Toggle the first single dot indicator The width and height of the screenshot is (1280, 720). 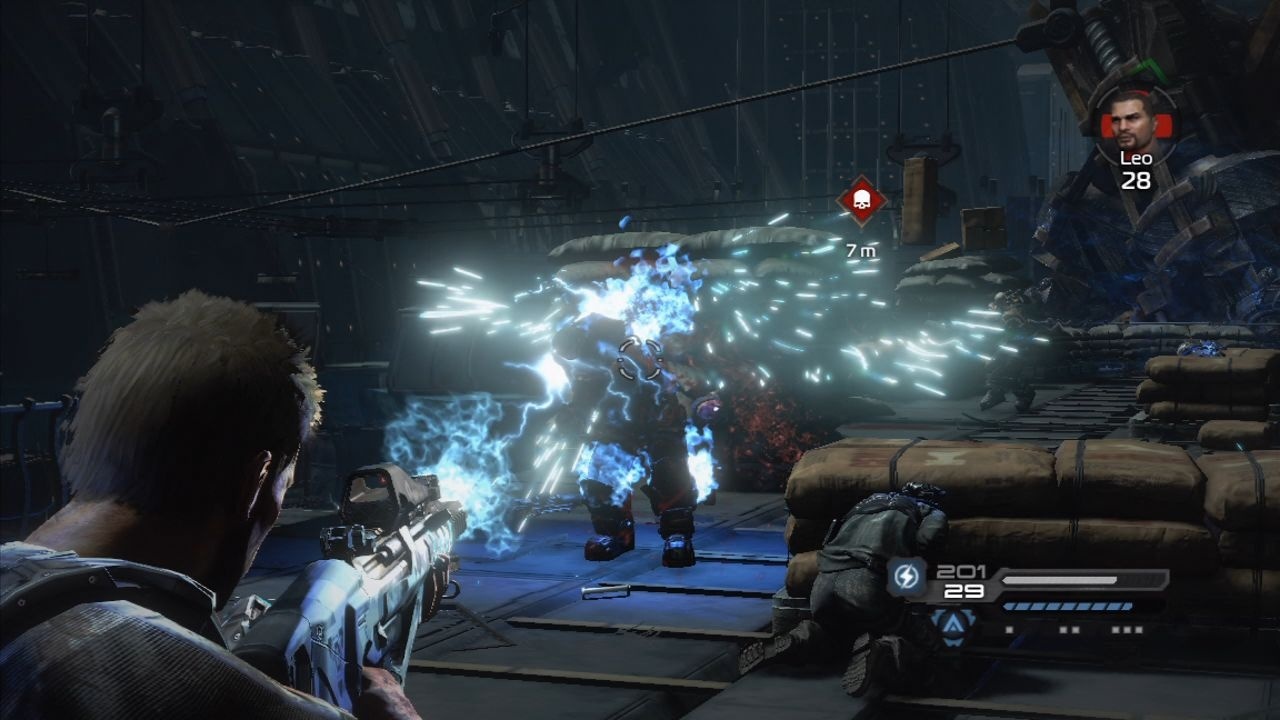(x=1009, y=628)
